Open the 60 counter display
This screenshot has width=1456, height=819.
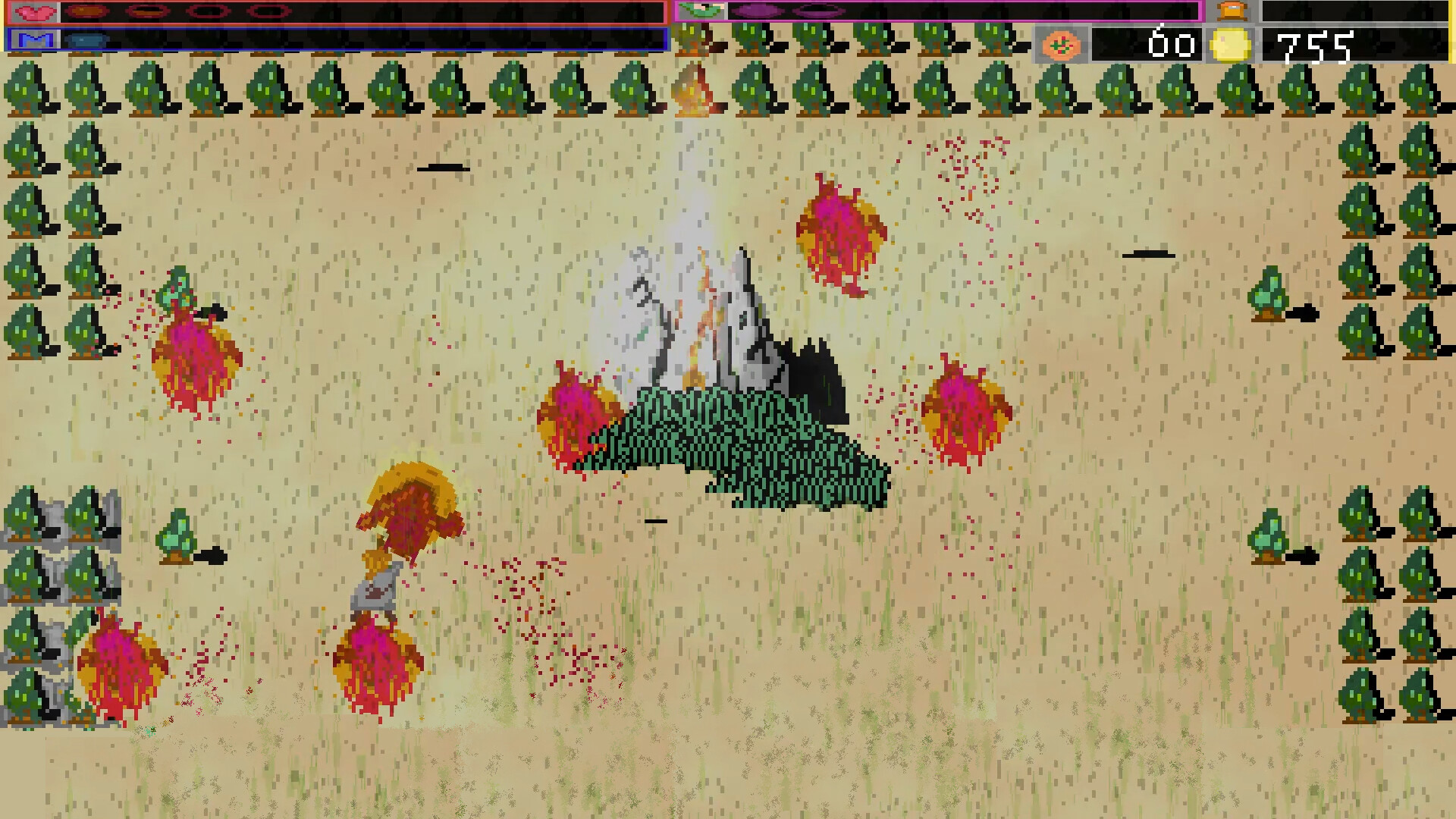point(1172,42)
